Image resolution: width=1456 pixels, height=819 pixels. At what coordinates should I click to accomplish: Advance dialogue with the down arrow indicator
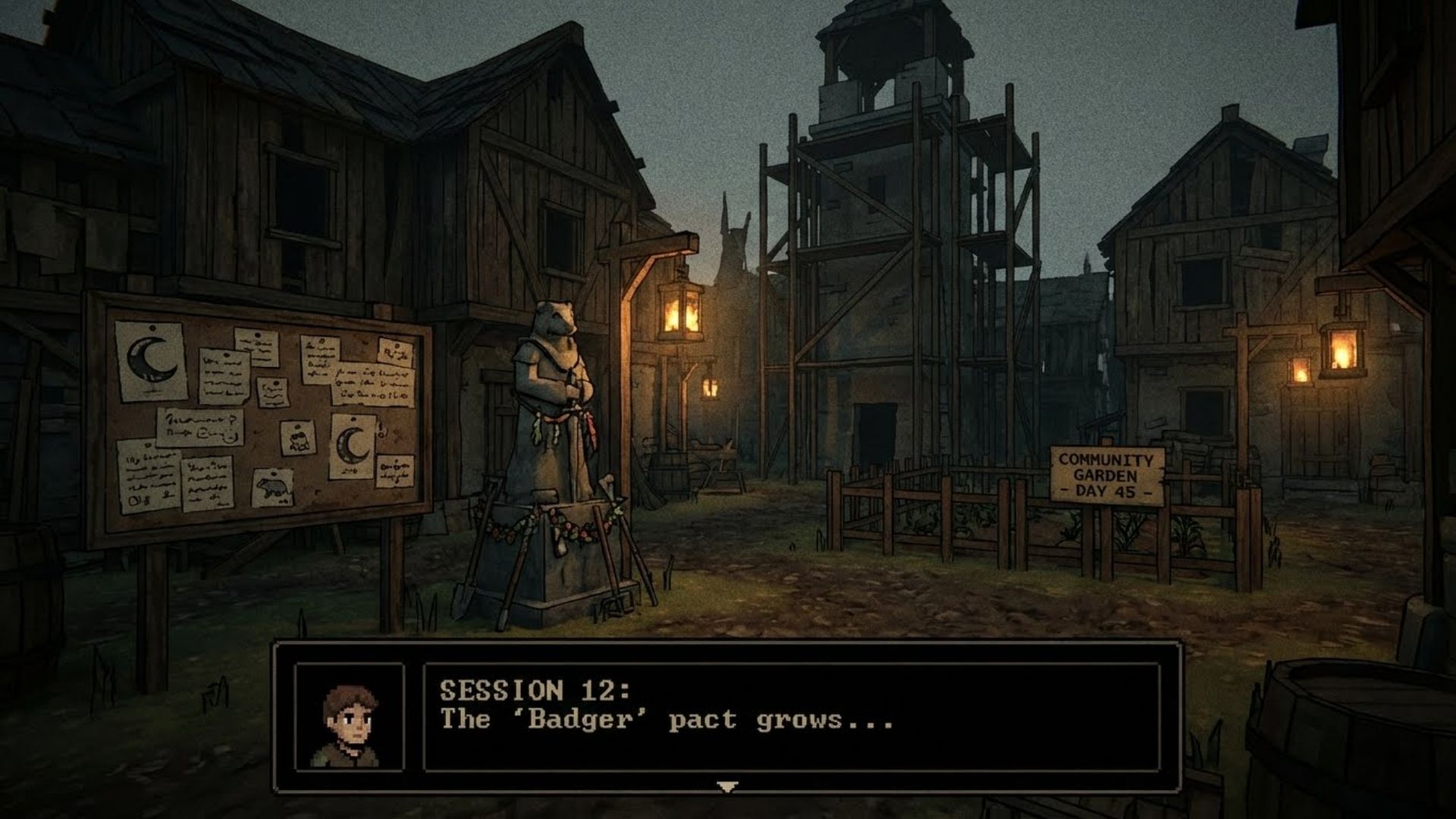point(727,787)
